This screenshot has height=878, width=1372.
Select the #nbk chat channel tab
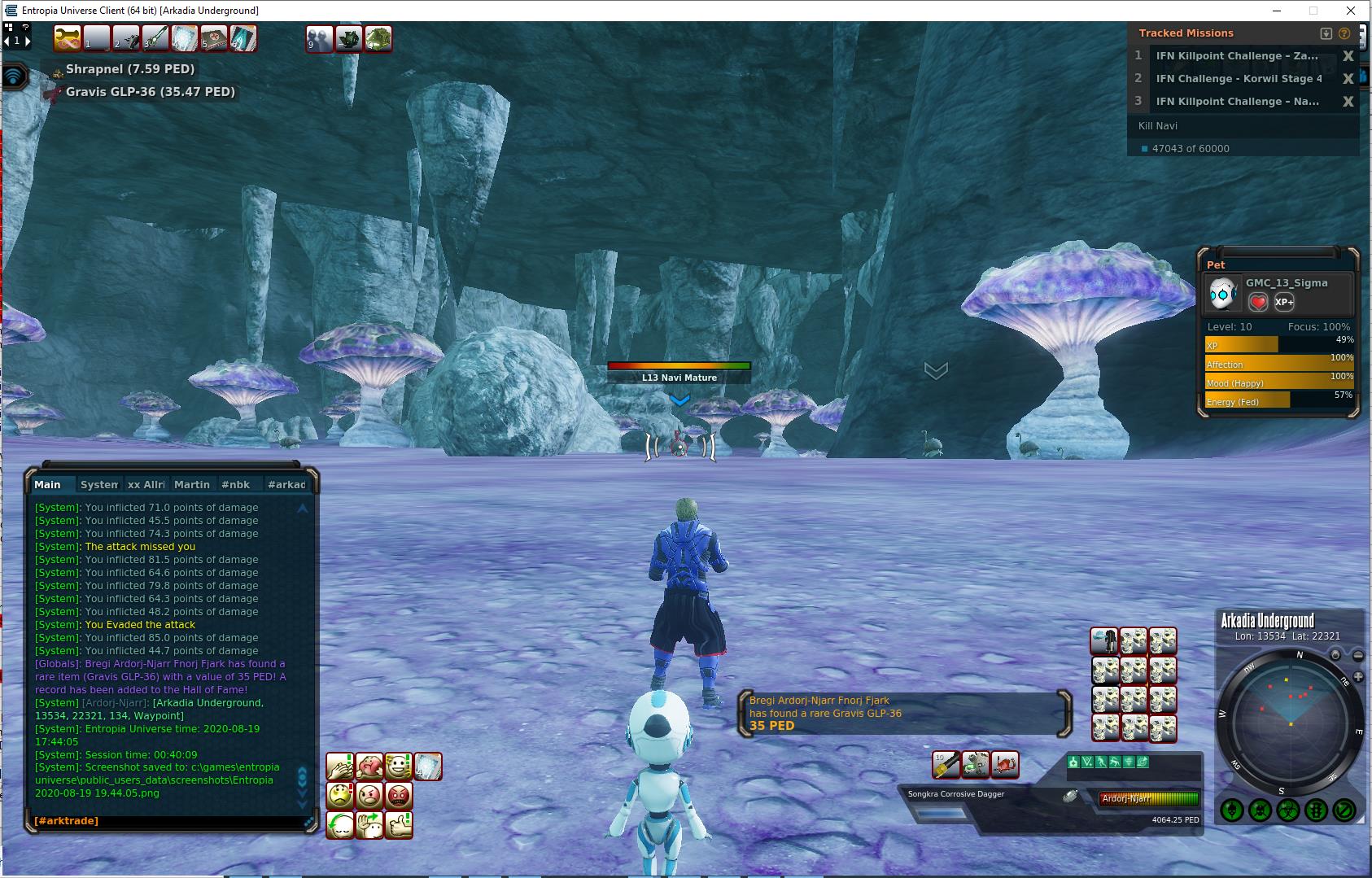tap(235, 484)
